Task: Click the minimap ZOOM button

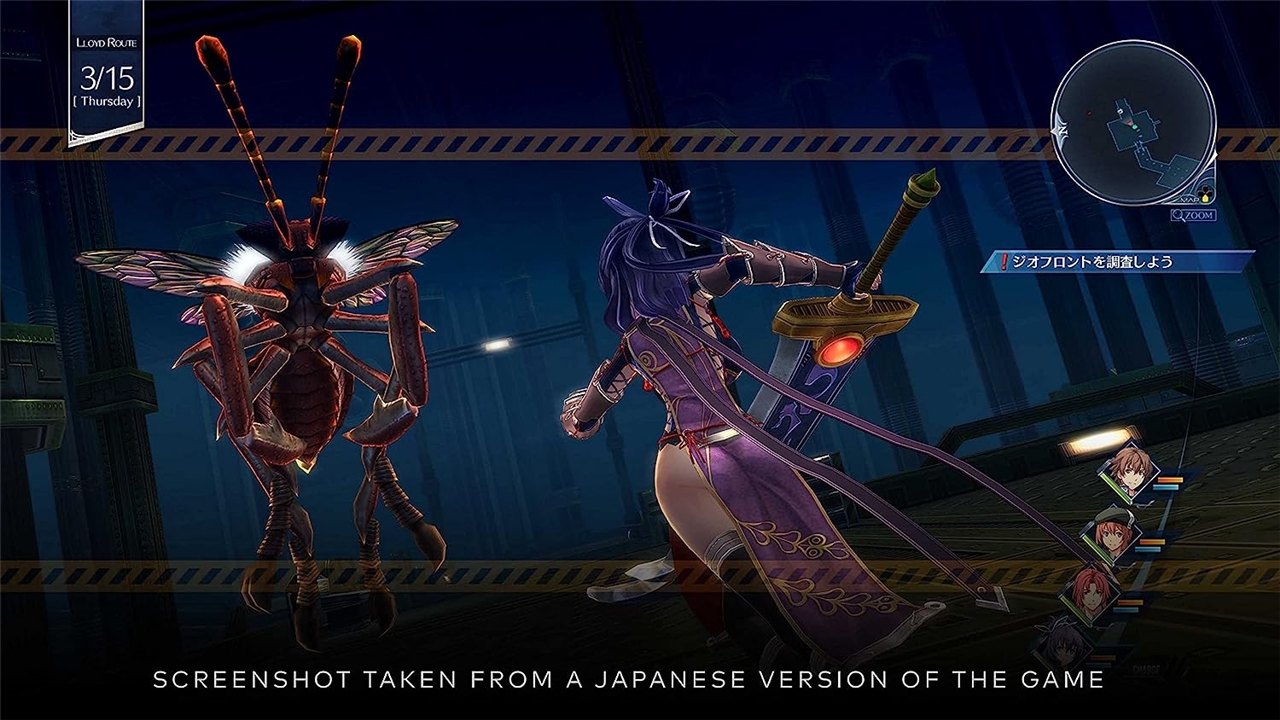Action: (x=1194, y=214)
